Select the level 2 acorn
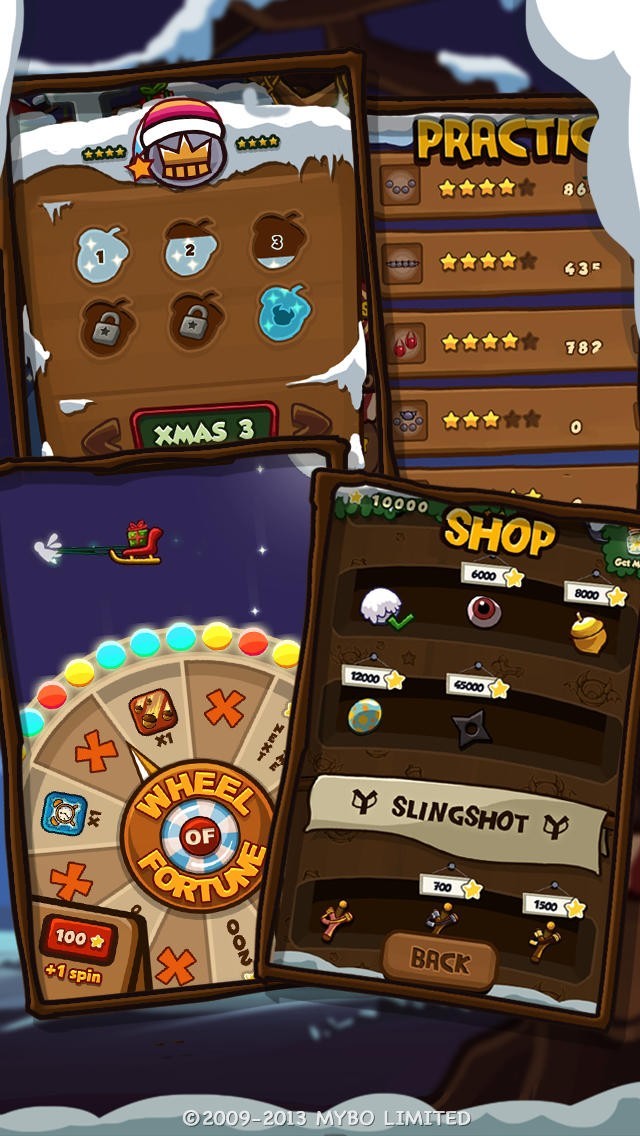The image size is (640, 1136). (x=190, y=248)
